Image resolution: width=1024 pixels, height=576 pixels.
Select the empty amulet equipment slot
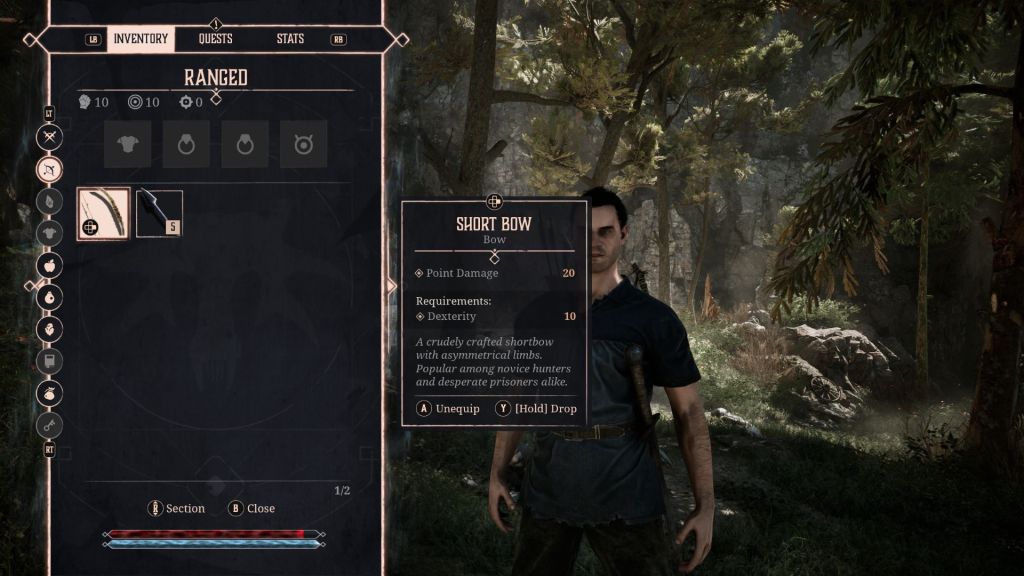click(303, 145)
